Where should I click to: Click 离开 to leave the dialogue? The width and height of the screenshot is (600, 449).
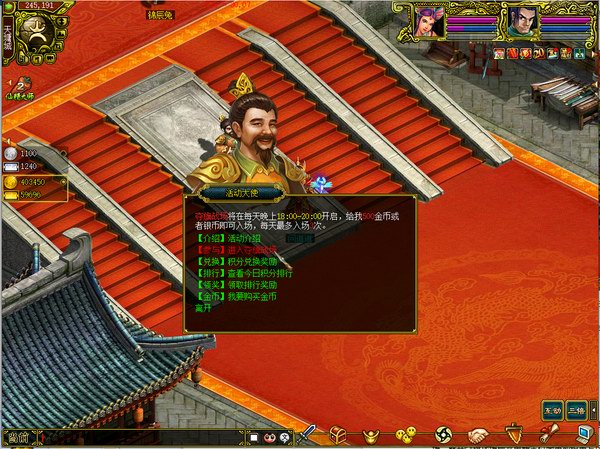196,307
